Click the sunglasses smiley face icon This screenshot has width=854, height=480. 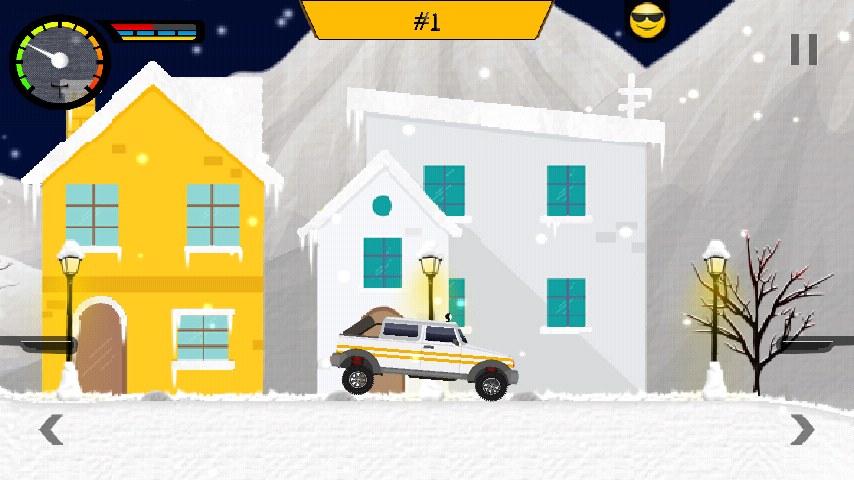pyautogui.click(x=646, y=20)
